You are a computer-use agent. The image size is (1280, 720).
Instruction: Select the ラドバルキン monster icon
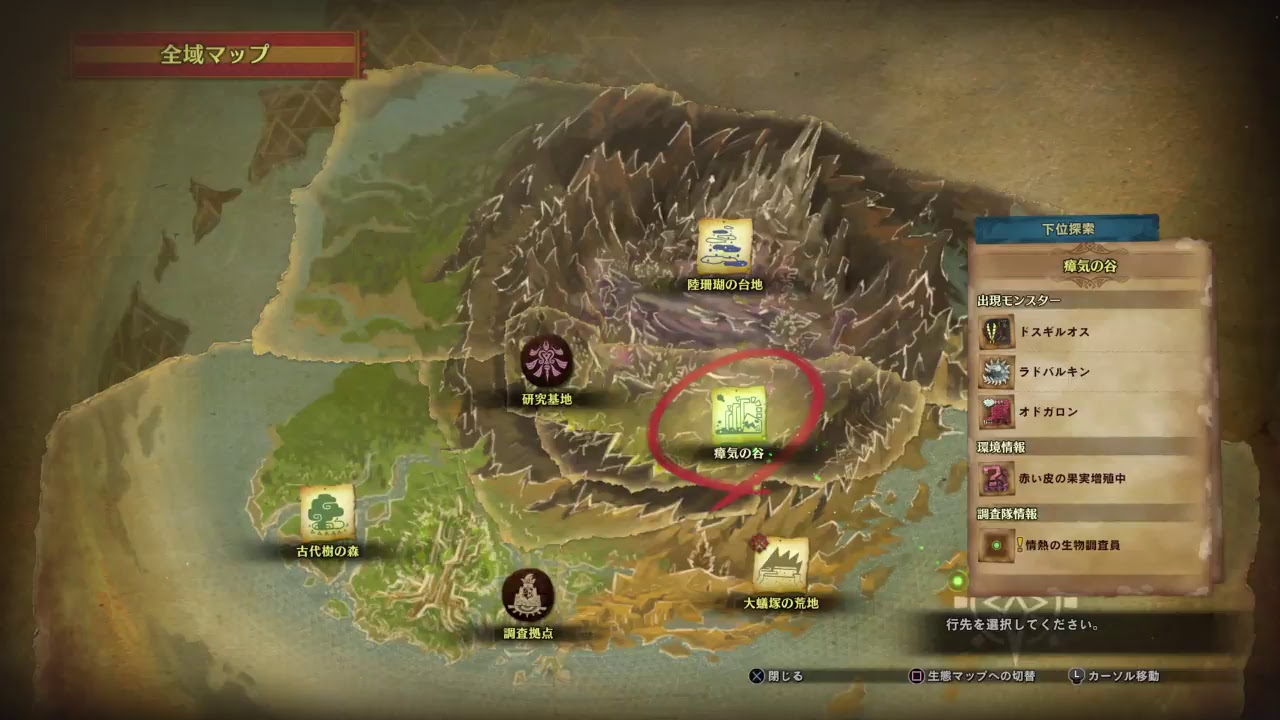pos(997,373)
